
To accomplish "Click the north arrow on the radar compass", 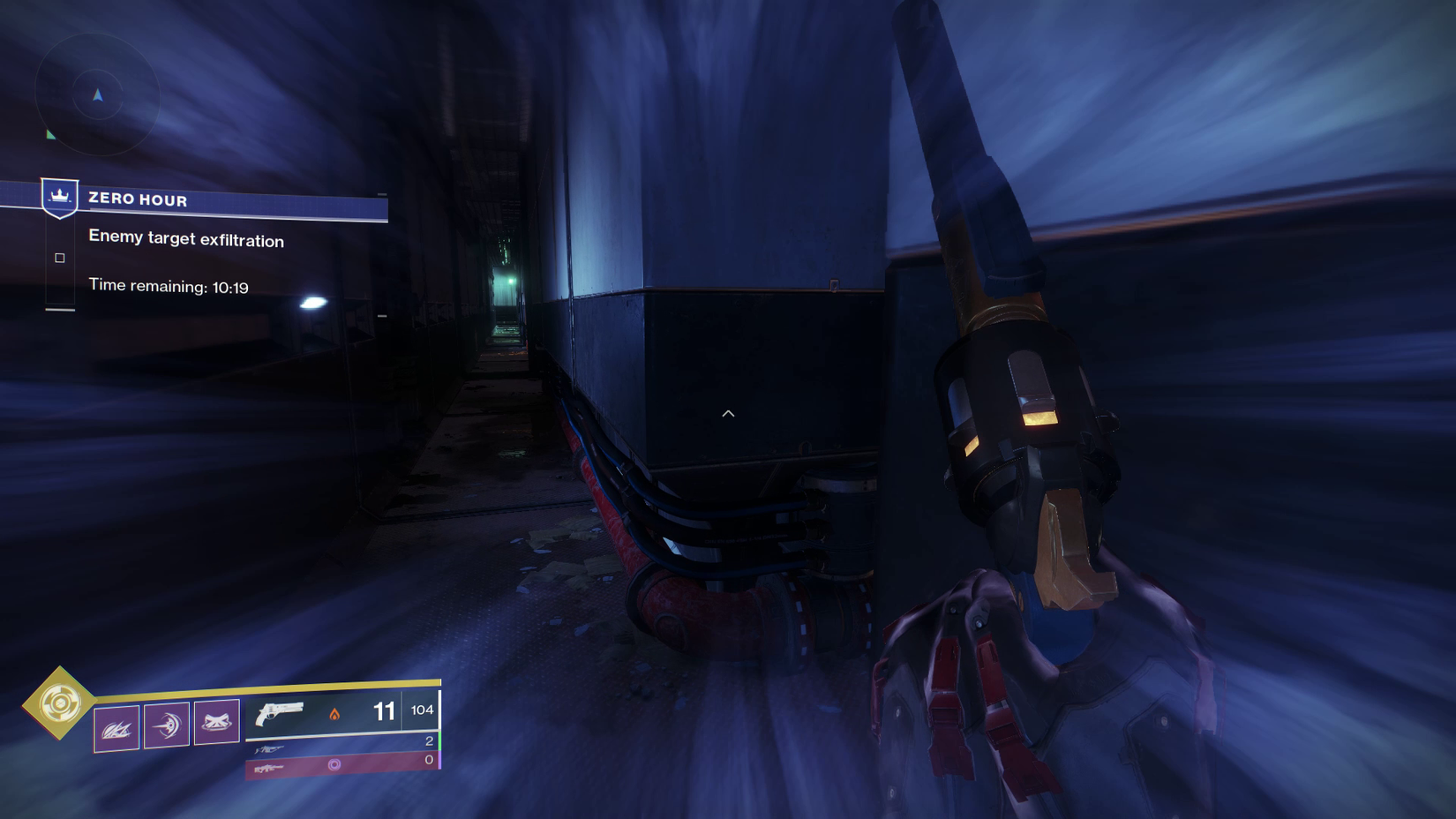I will (x=97, y=94).
